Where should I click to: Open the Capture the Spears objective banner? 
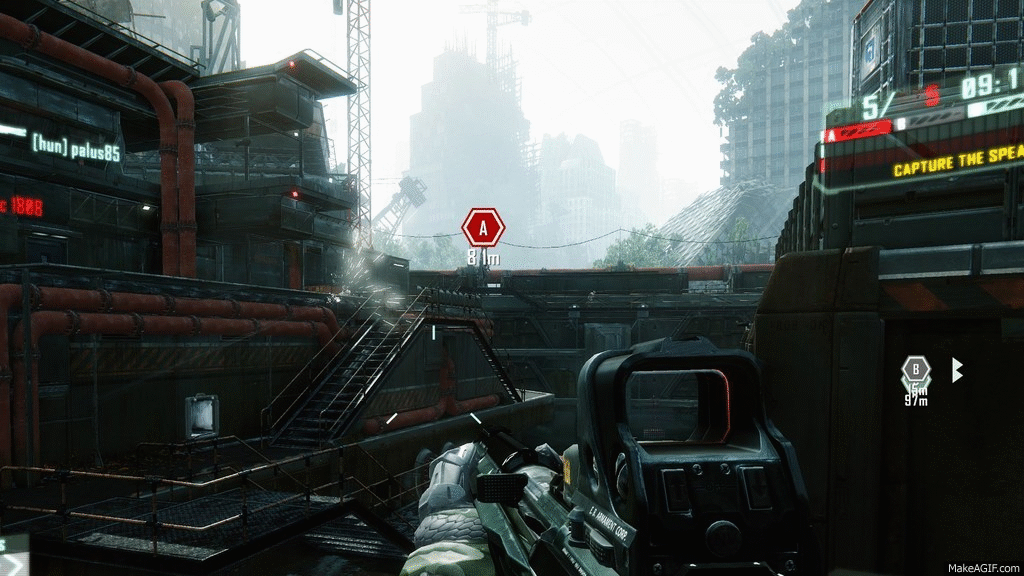point(957,168)
